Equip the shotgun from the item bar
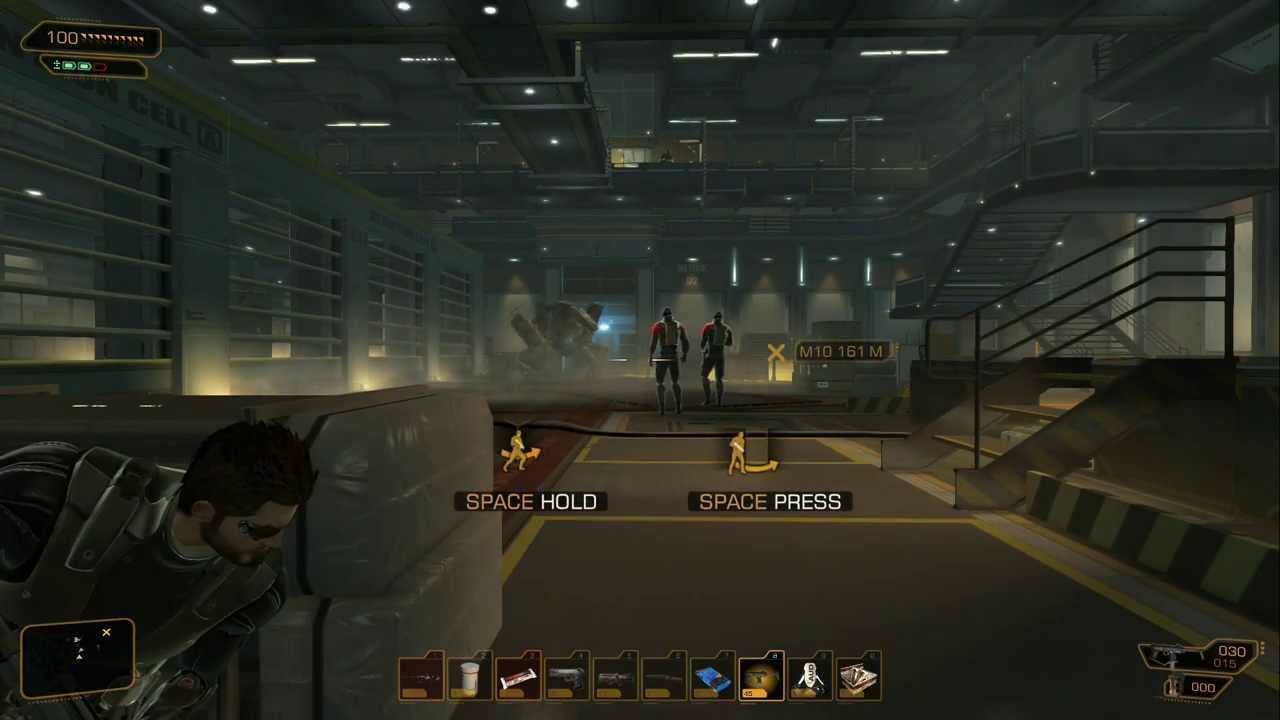 (662, 675)
